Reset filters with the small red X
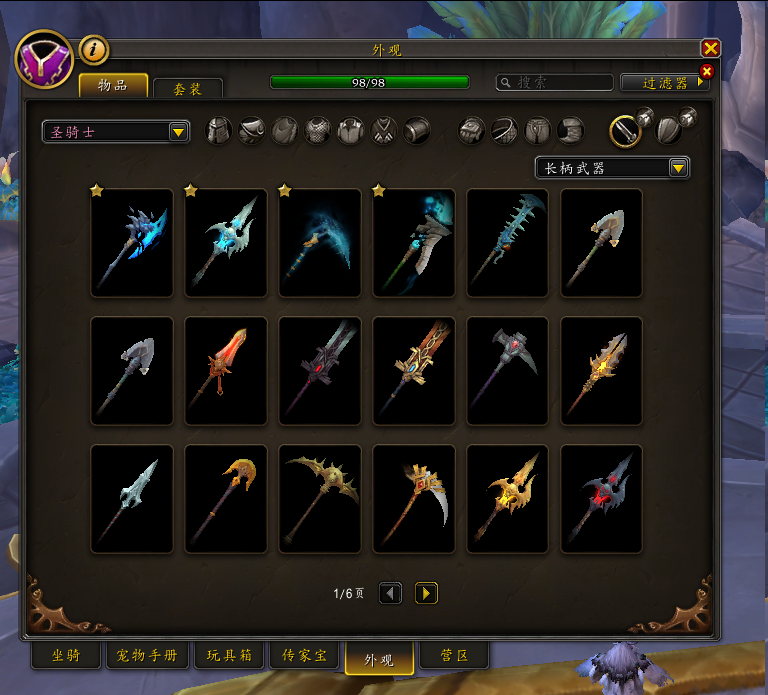Screen dimensions: 768x695 click(707, 71)
